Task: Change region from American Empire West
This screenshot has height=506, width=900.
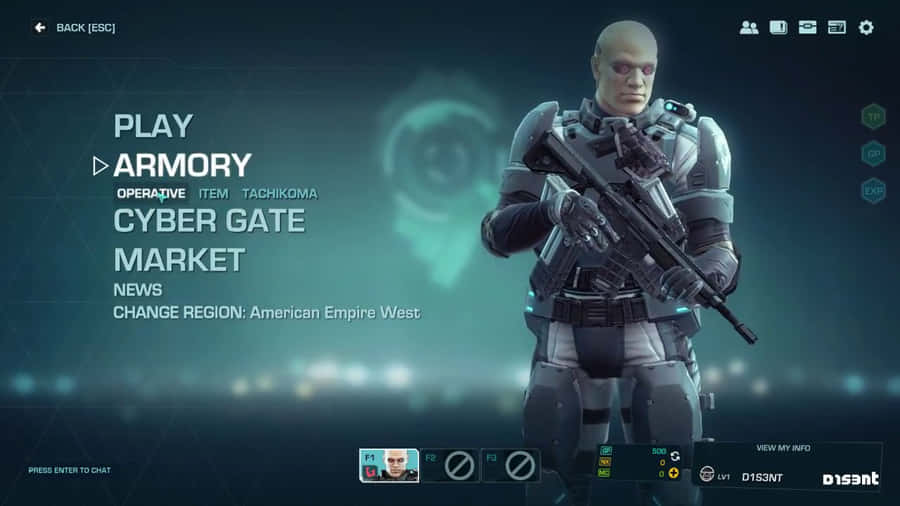Action: (266, 313)
